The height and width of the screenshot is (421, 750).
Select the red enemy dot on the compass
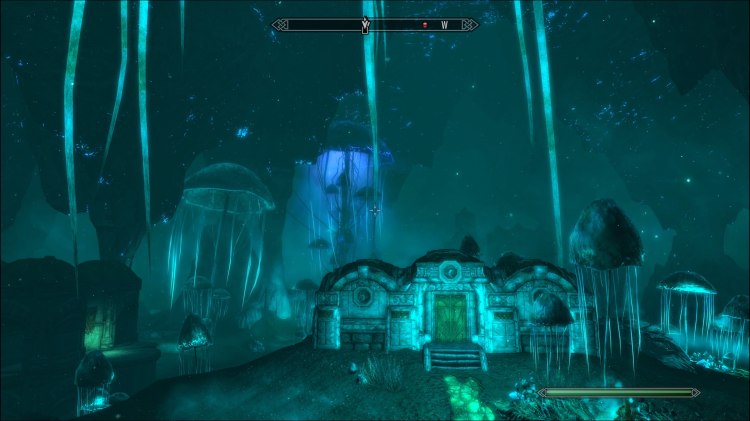coord(424,25)
